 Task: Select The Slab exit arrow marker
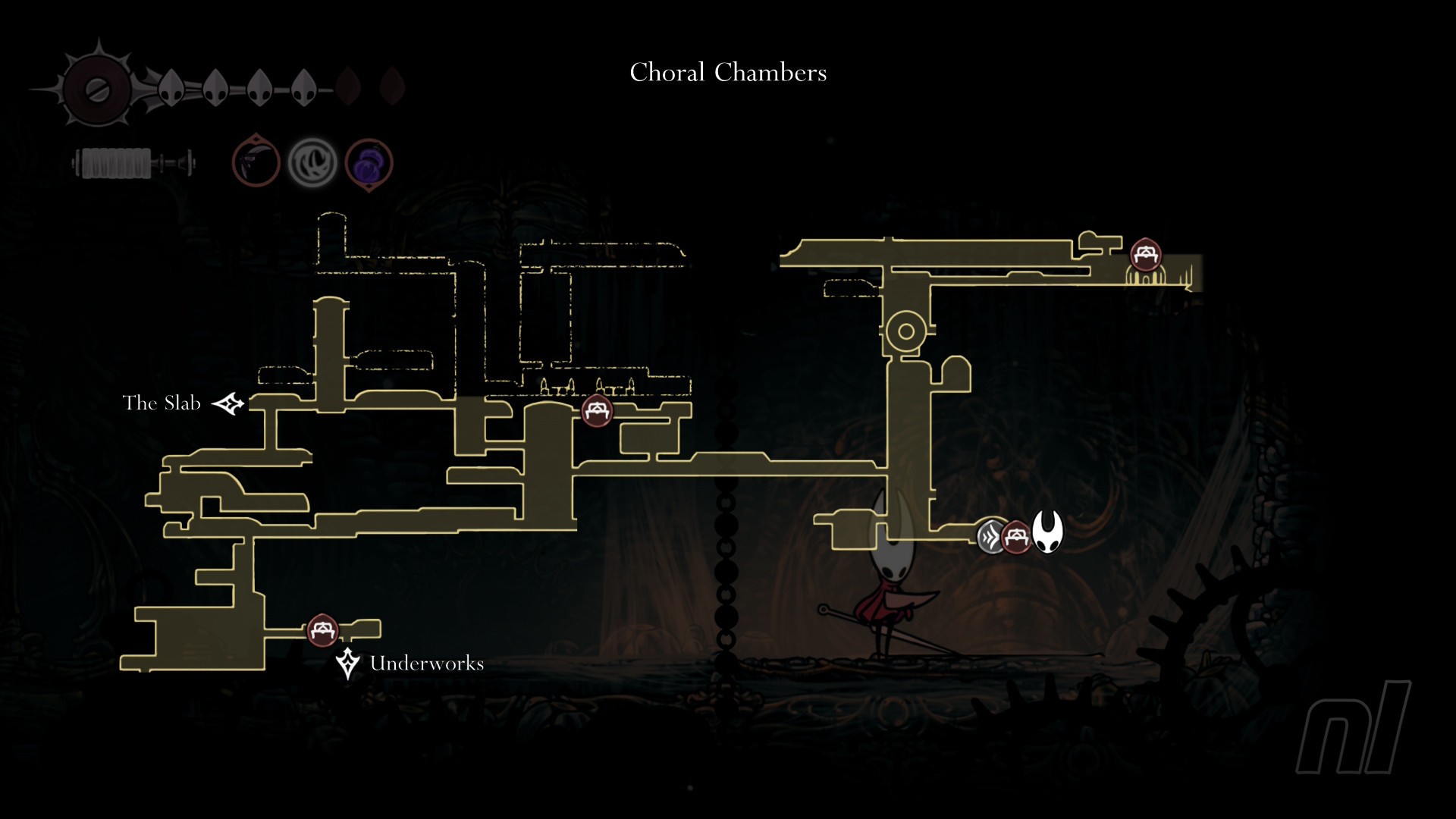[x=228, y=403]
